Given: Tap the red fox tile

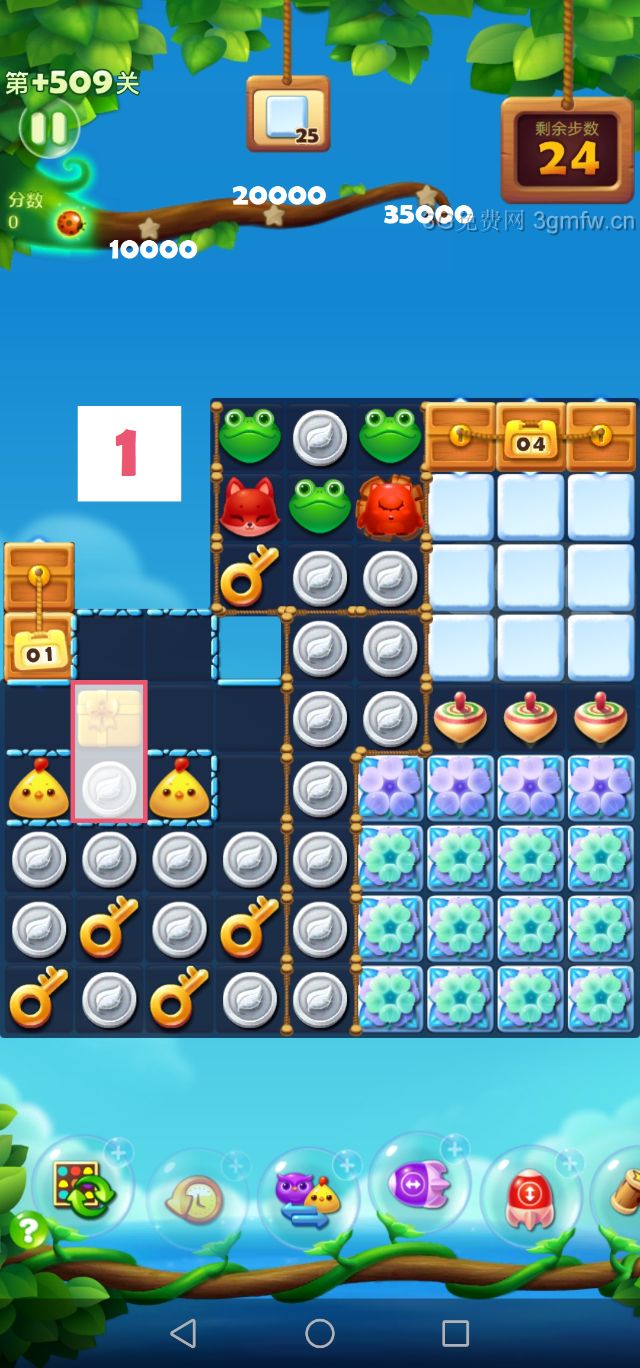Looking at the screenshot, I should click(250, 507).
